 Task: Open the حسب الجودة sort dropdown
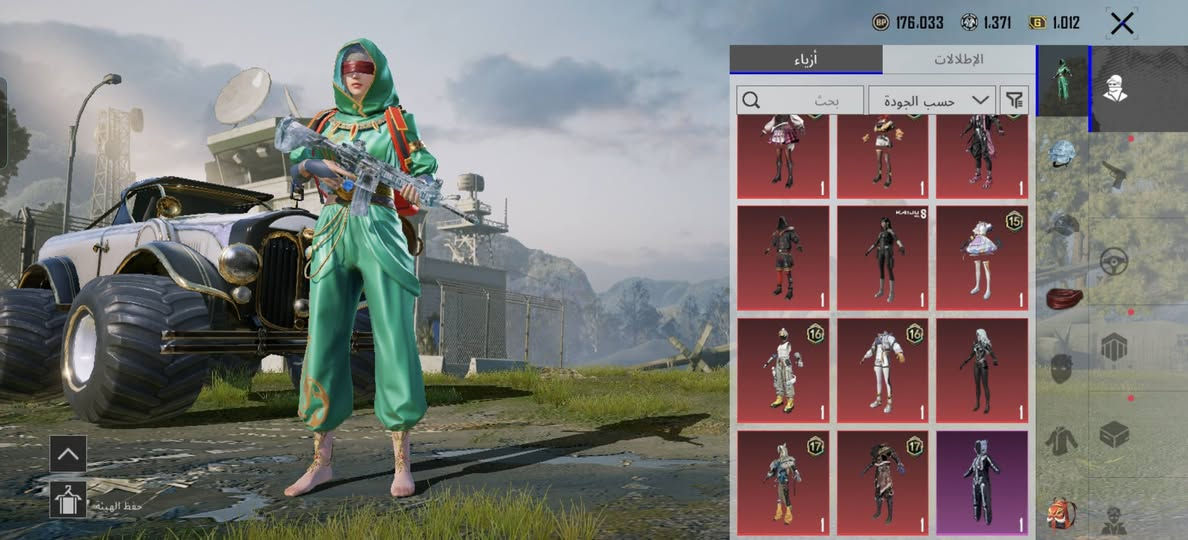click(x=931, y=100)
